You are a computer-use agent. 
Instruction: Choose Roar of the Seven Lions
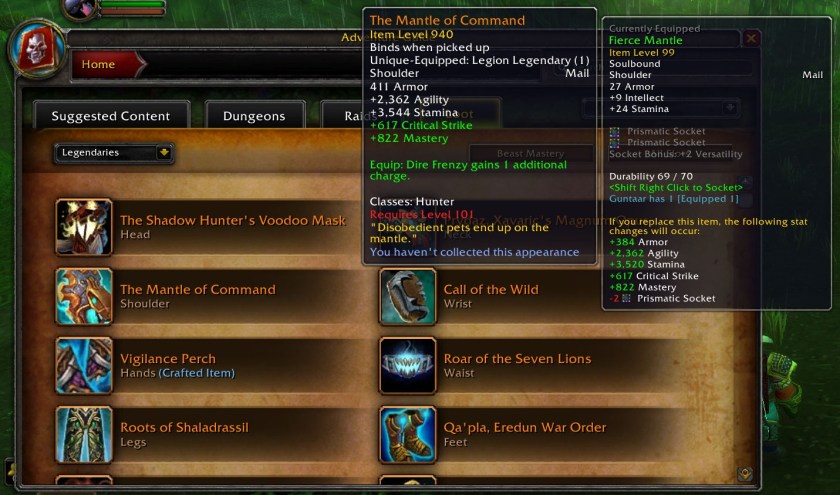click(517, 359)
